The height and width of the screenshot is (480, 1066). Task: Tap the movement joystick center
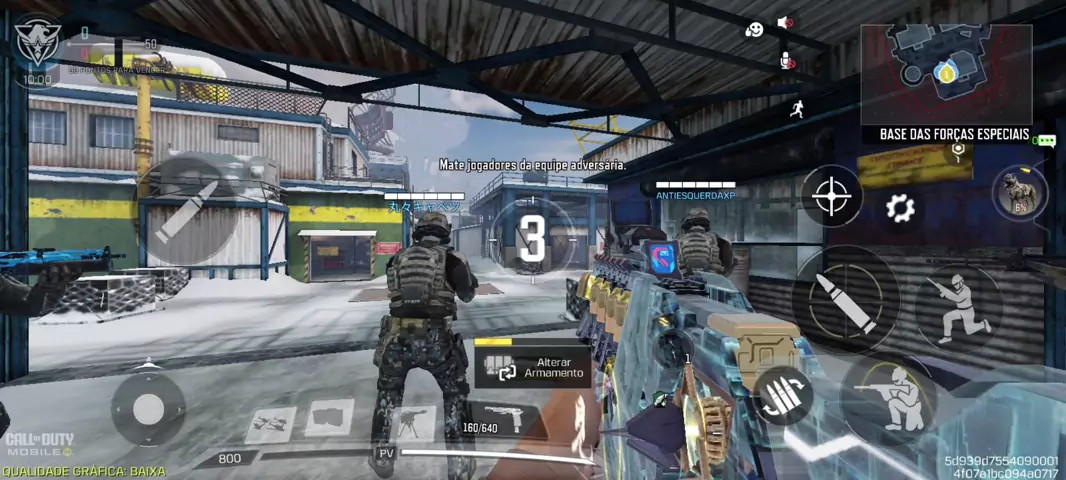click(148, 407)
